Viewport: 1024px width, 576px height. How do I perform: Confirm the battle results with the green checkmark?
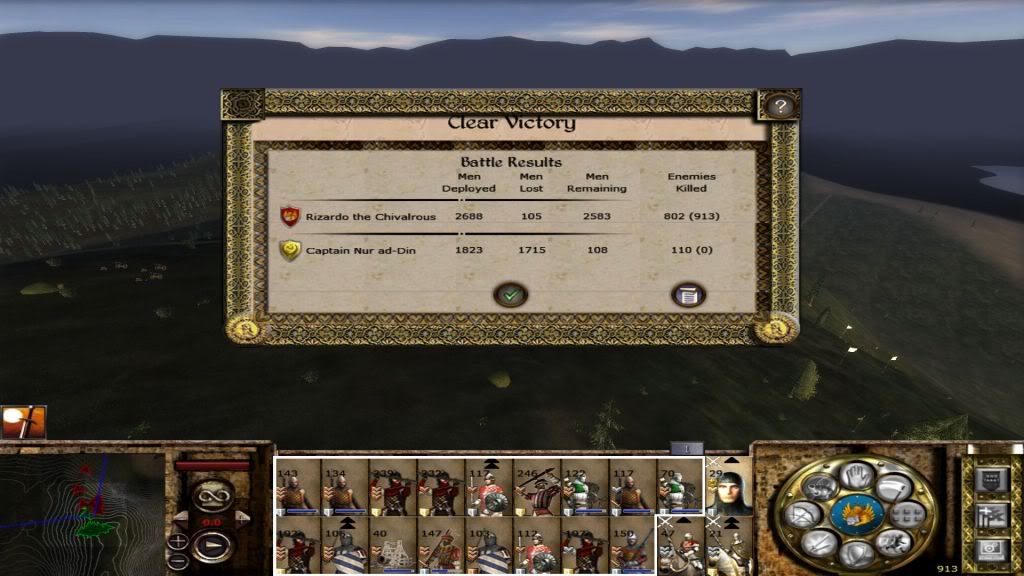[x=510, y=295]
